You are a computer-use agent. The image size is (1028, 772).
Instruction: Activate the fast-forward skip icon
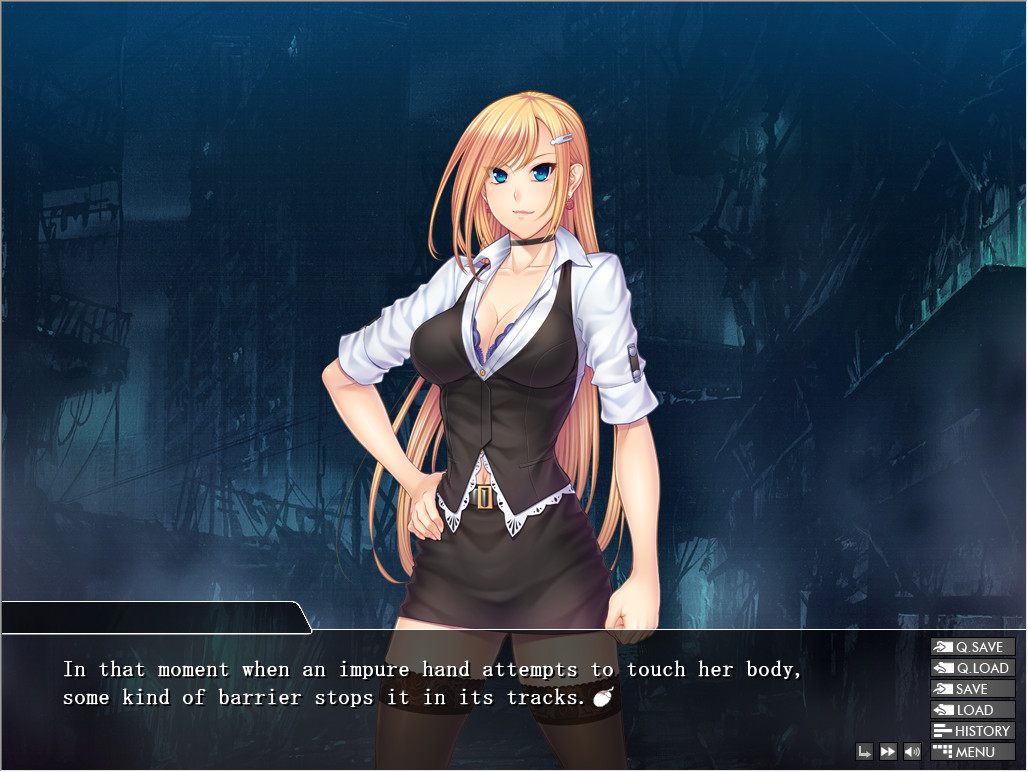tap(888, 752)
